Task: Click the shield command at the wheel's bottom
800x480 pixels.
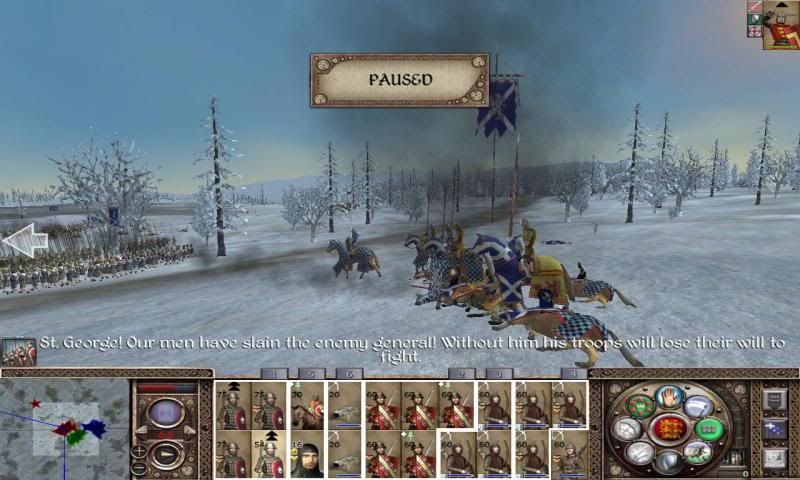Action: [x=668, y=462]
